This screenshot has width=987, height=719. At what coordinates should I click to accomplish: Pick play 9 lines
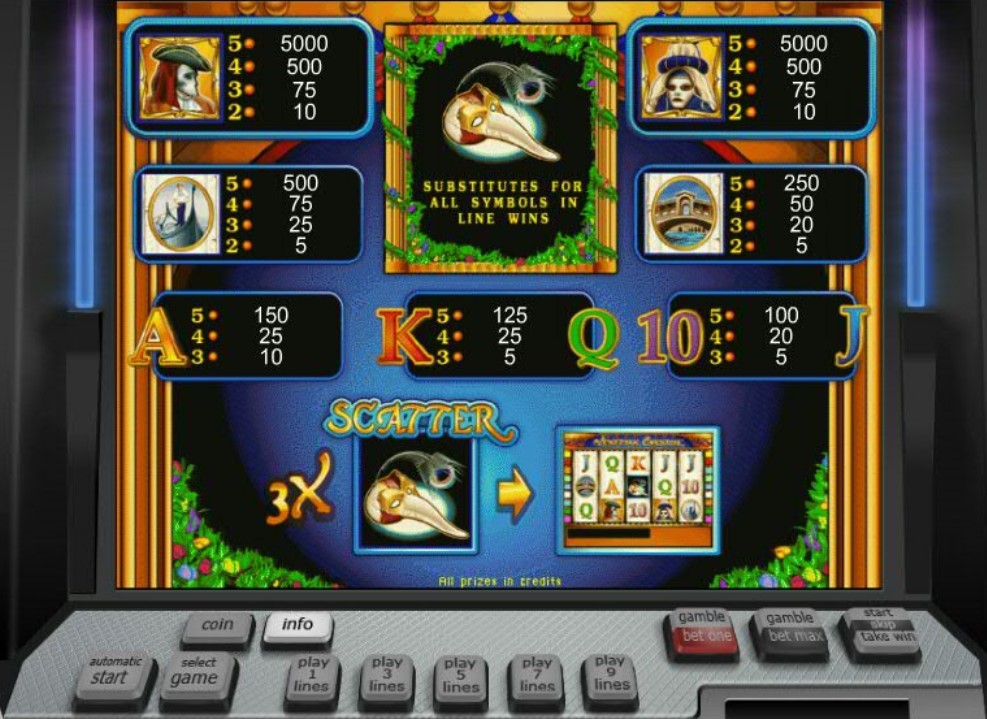click(609, 676)
